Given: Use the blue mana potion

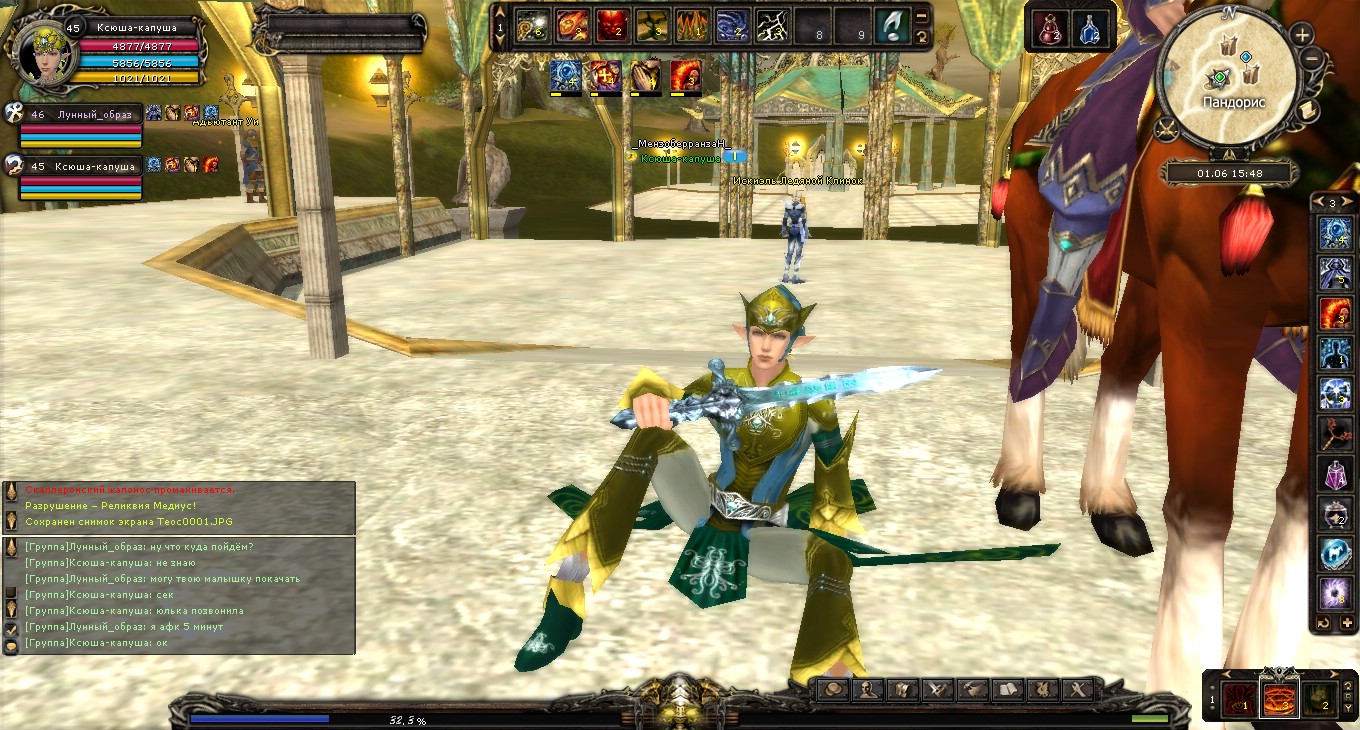Looking at the screenshot, I should tap(1090, 29).
